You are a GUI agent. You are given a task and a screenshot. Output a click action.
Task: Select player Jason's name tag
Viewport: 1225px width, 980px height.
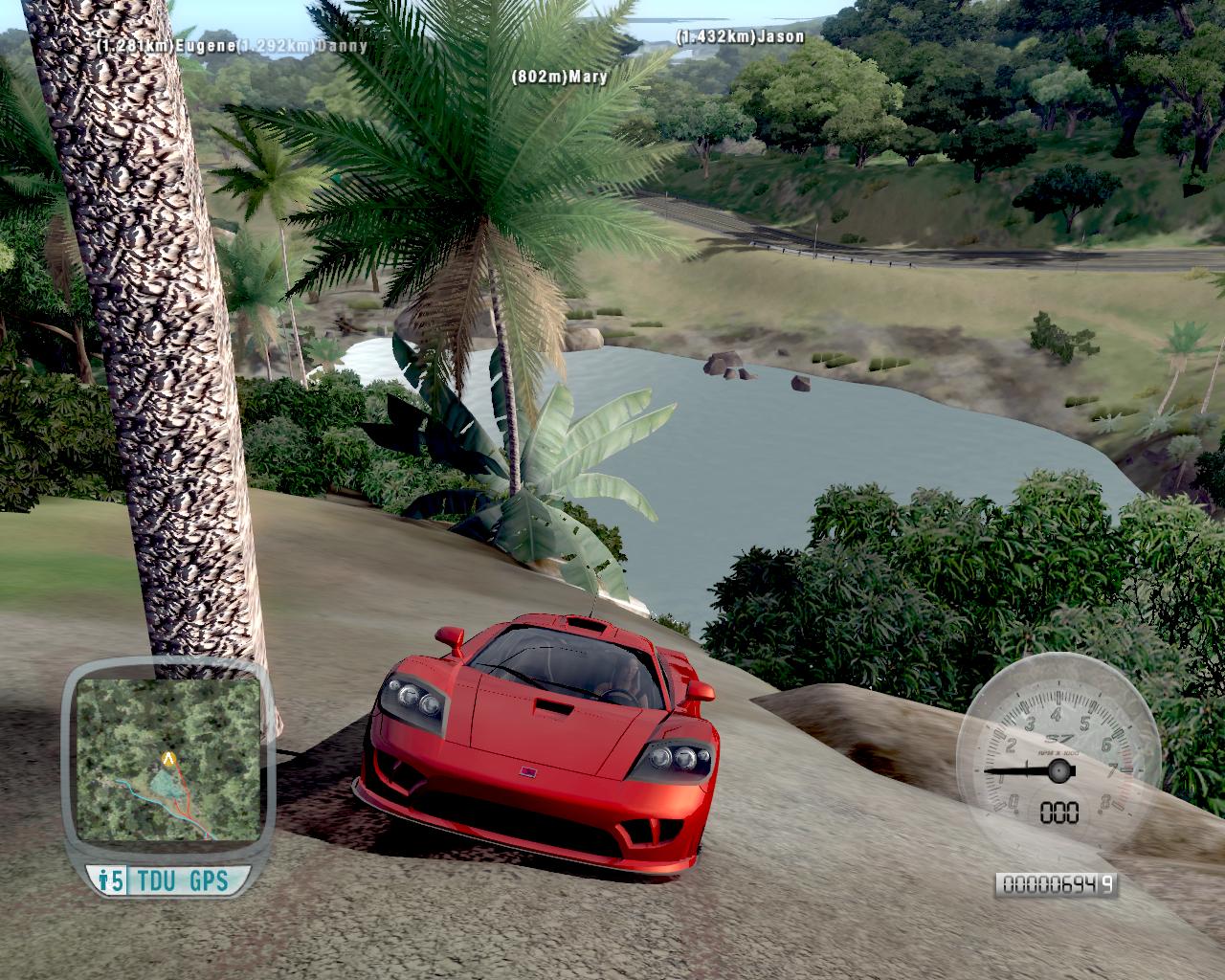pos(740,36)
